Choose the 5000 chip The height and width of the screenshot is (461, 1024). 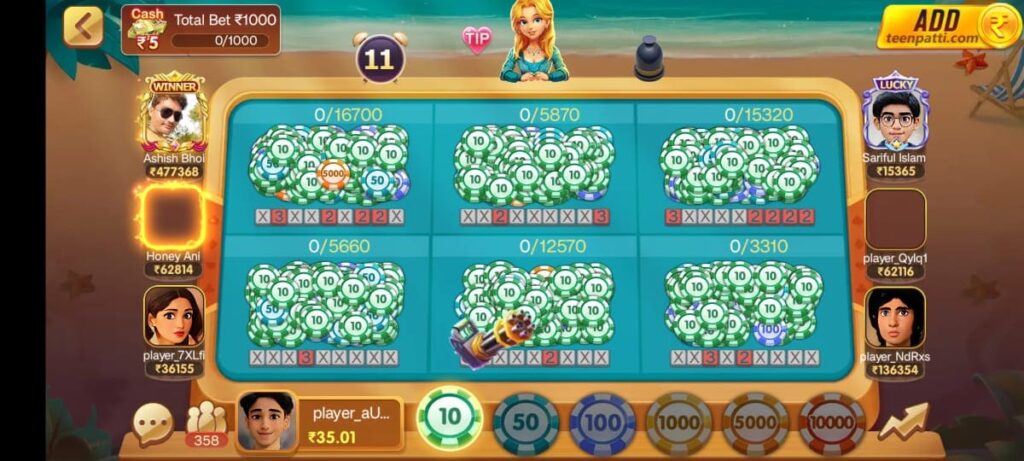[x=755, y=423]
